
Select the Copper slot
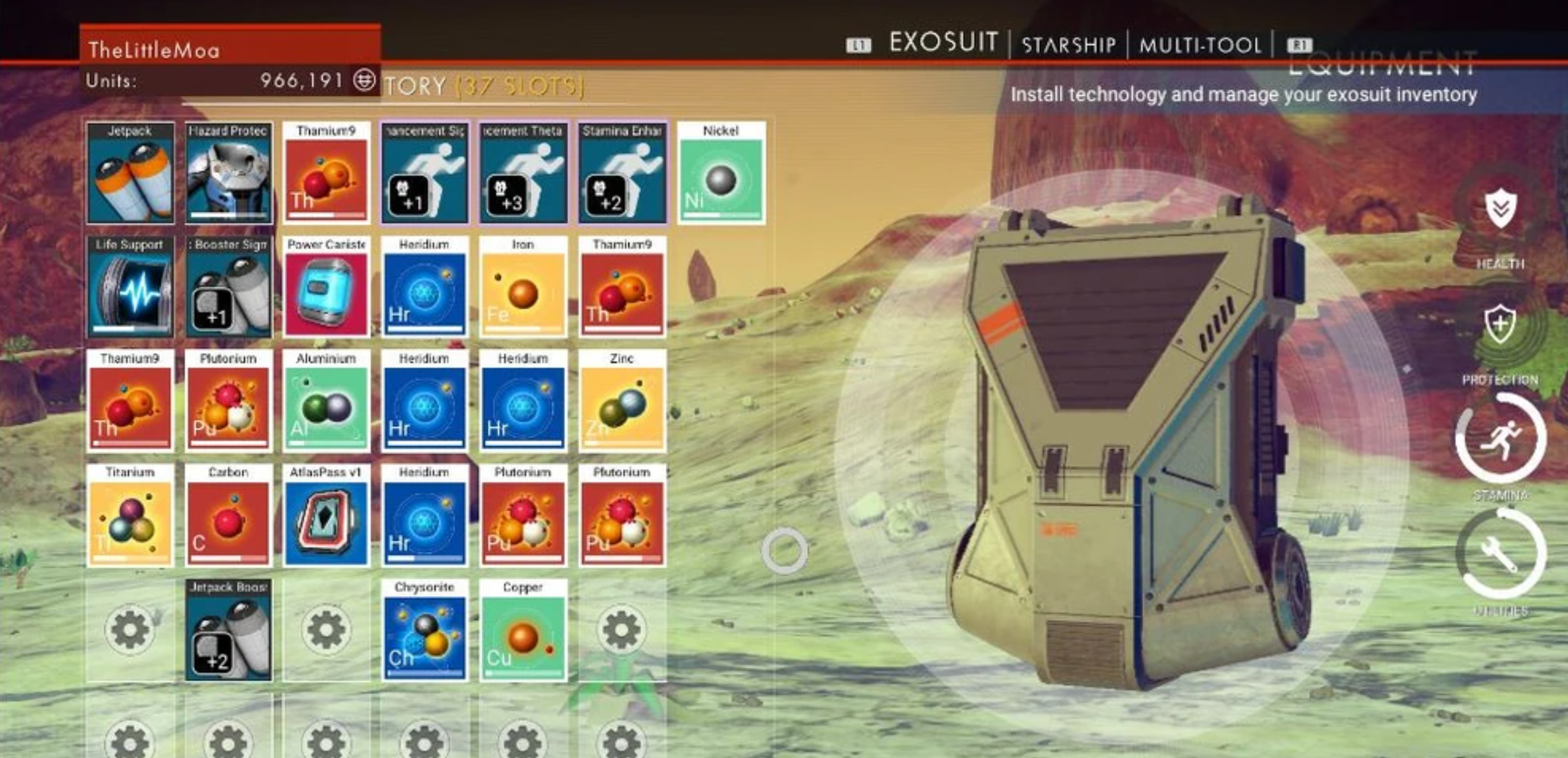coord(523,630)
